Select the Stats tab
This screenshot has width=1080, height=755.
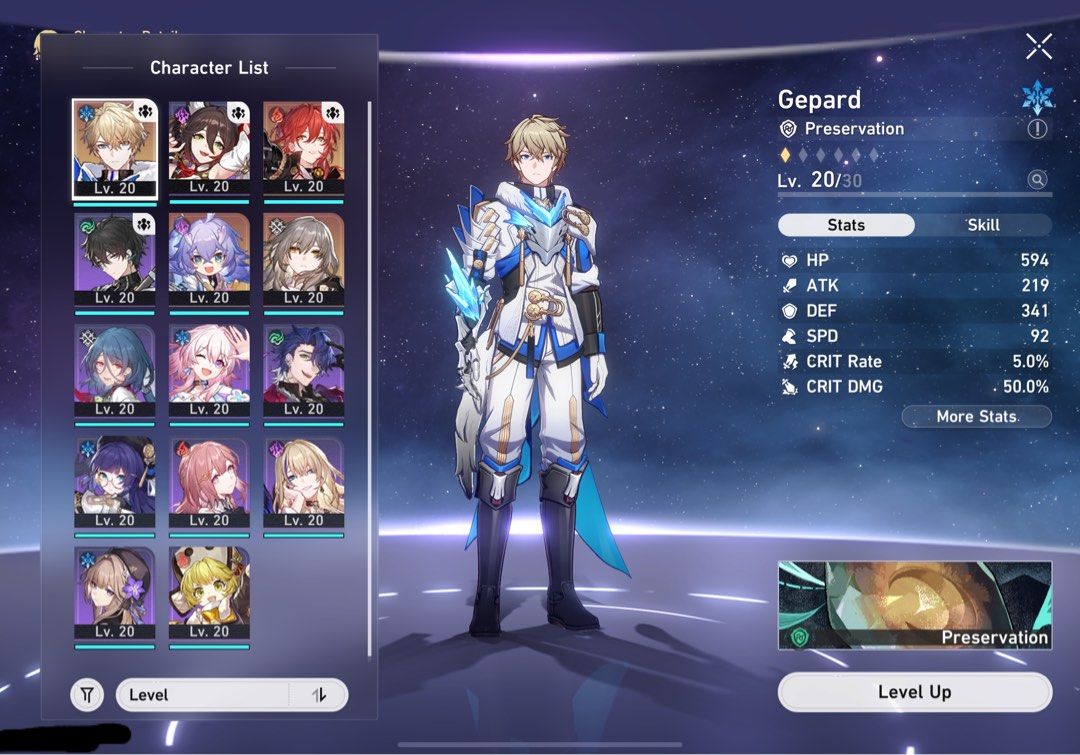pos(846,225)
